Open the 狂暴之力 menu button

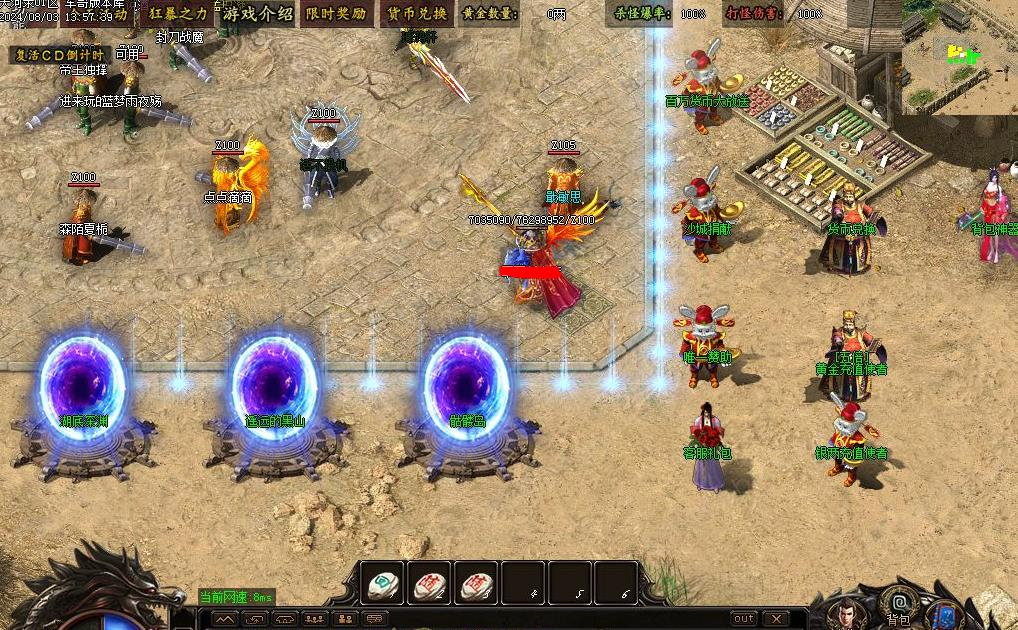pyautogui.click(x=179, y=14)
